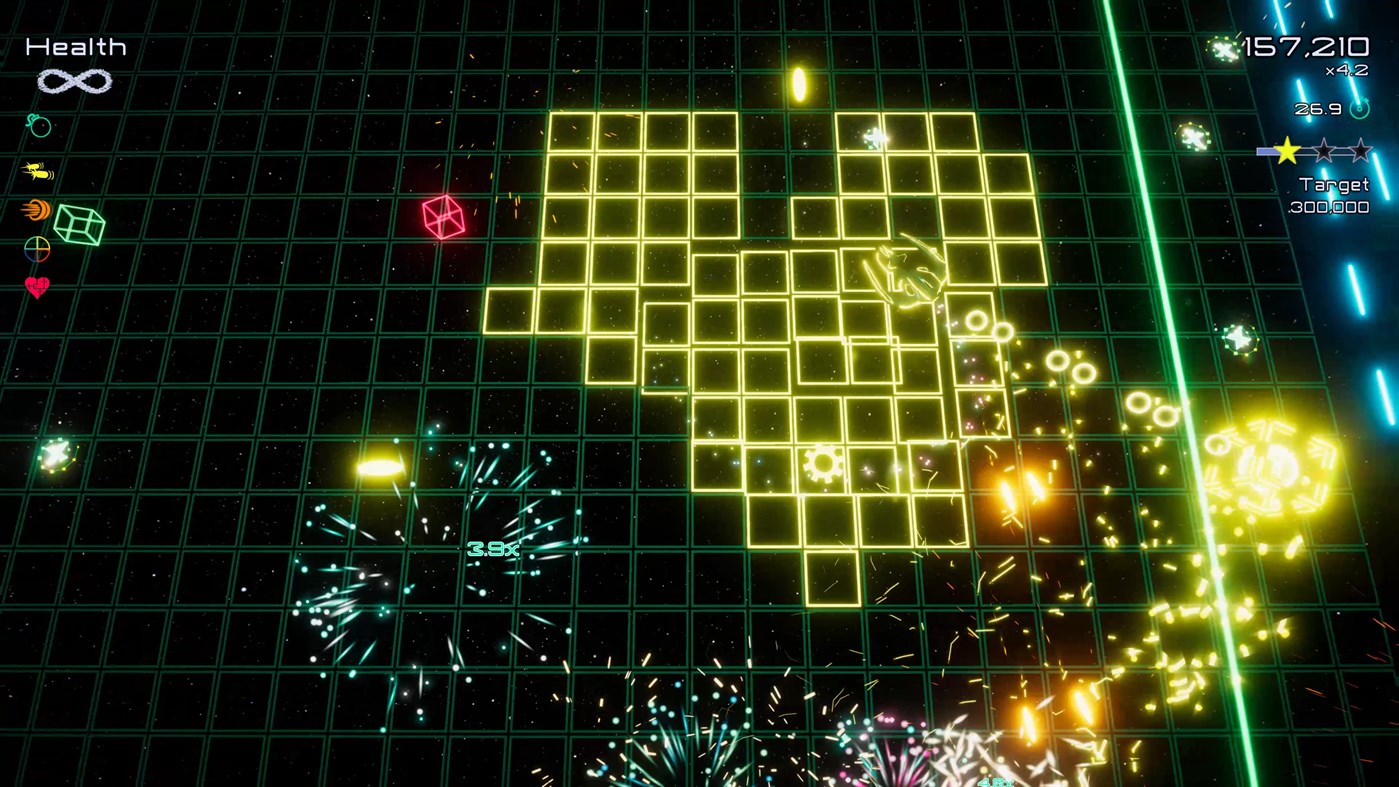Expand the red wireframe cube enemy

(442, 216)
